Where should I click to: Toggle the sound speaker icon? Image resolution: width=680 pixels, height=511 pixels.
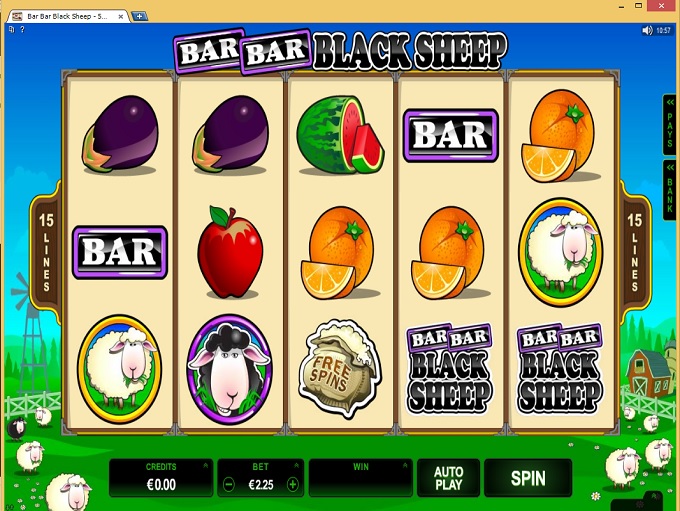647,31
